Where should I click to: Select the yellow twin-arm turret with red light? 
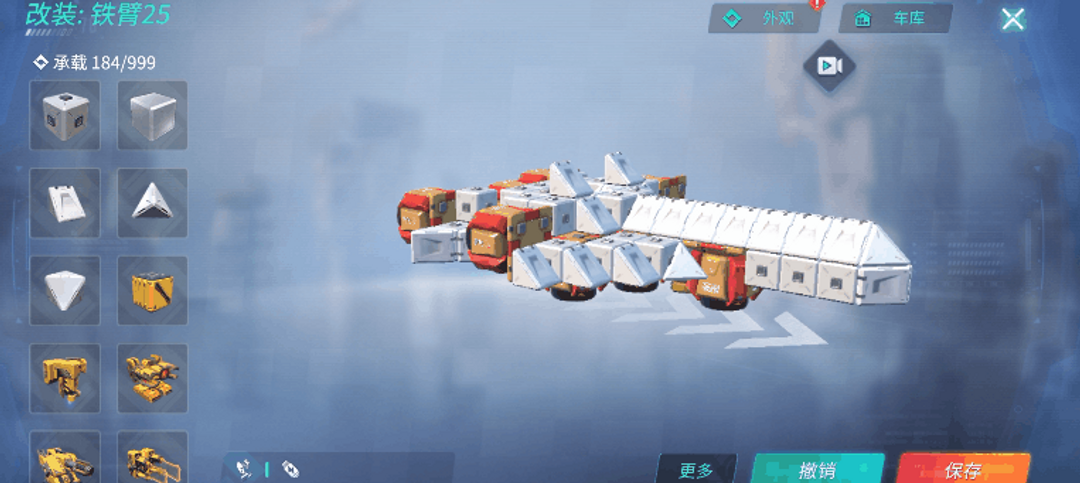[152, 377]
